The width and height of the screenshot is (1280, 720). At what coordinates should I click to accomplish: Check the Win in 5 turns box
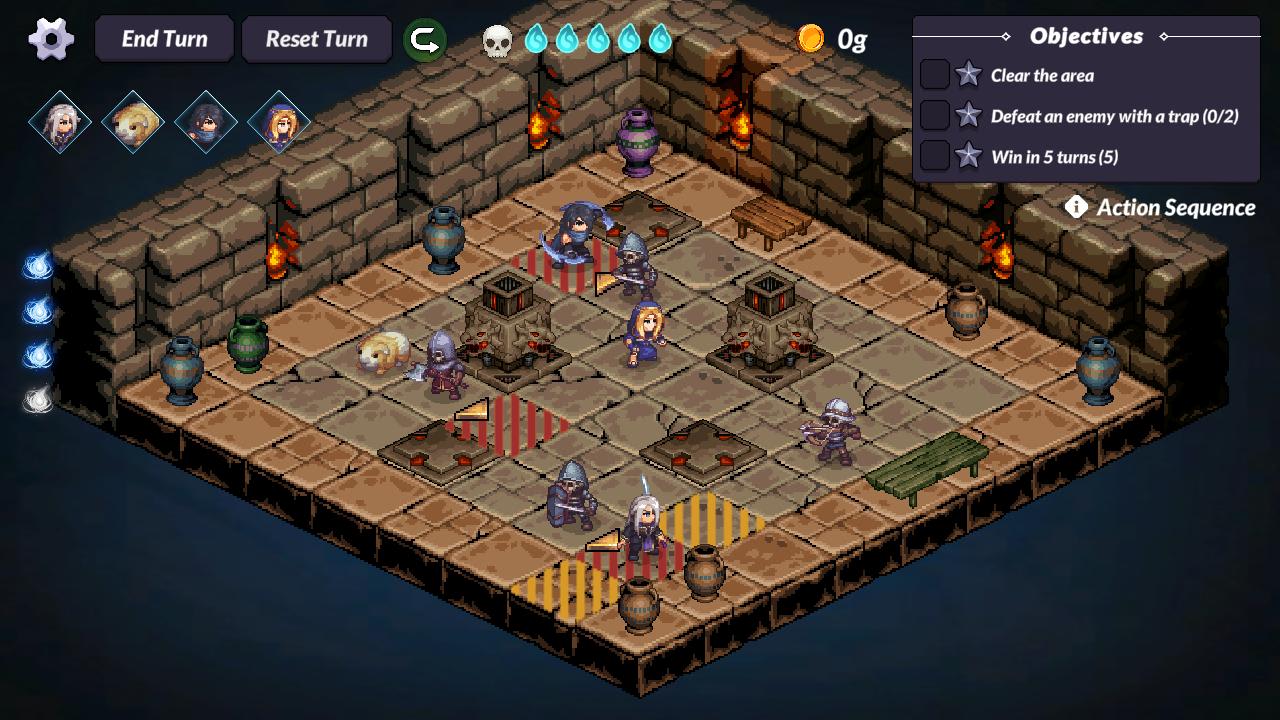(x=936, y=155)
